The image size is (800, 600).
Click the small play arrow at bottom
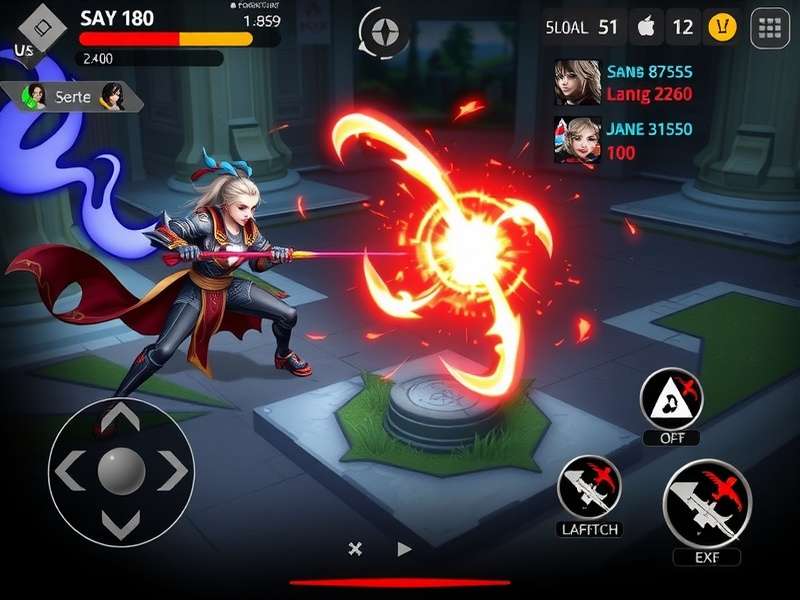[404, 548]
